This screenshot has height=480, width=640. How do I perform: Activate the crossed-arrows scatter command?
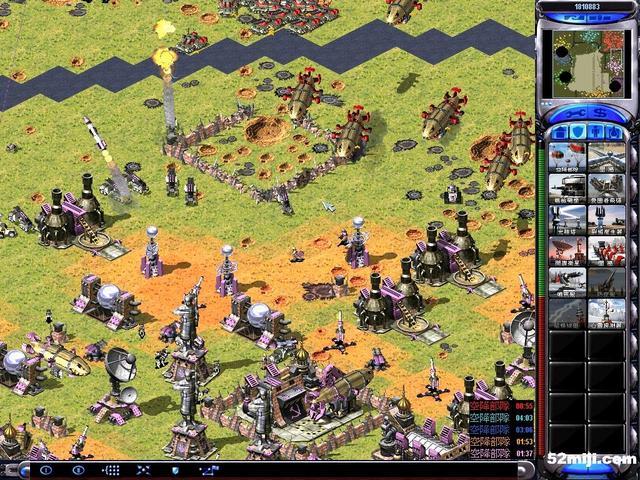click(x=143, y=469)
